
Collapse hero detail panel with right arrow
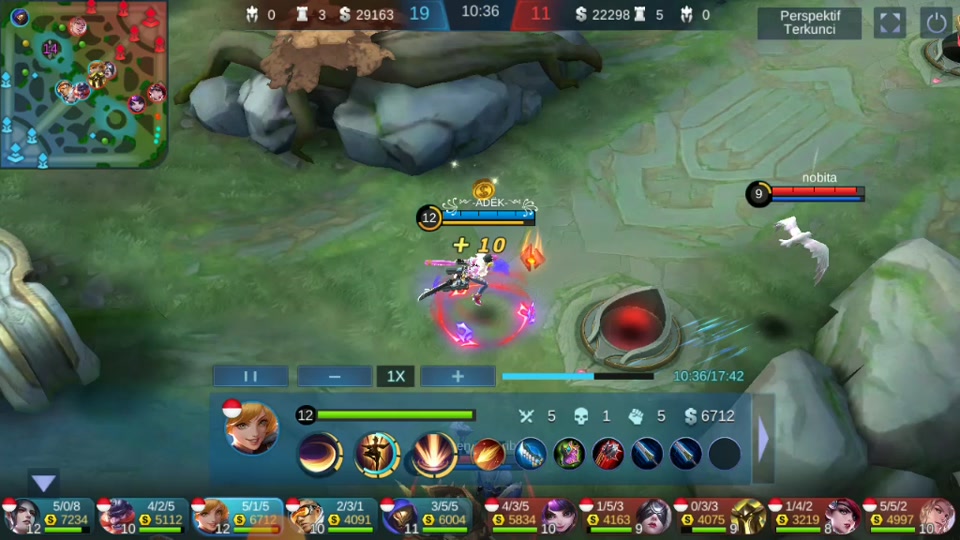coord(764,440)
